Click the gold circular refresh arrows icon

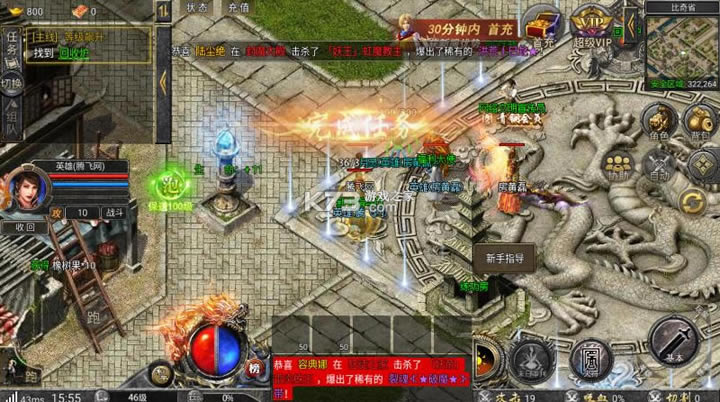(x=693, y=203)
